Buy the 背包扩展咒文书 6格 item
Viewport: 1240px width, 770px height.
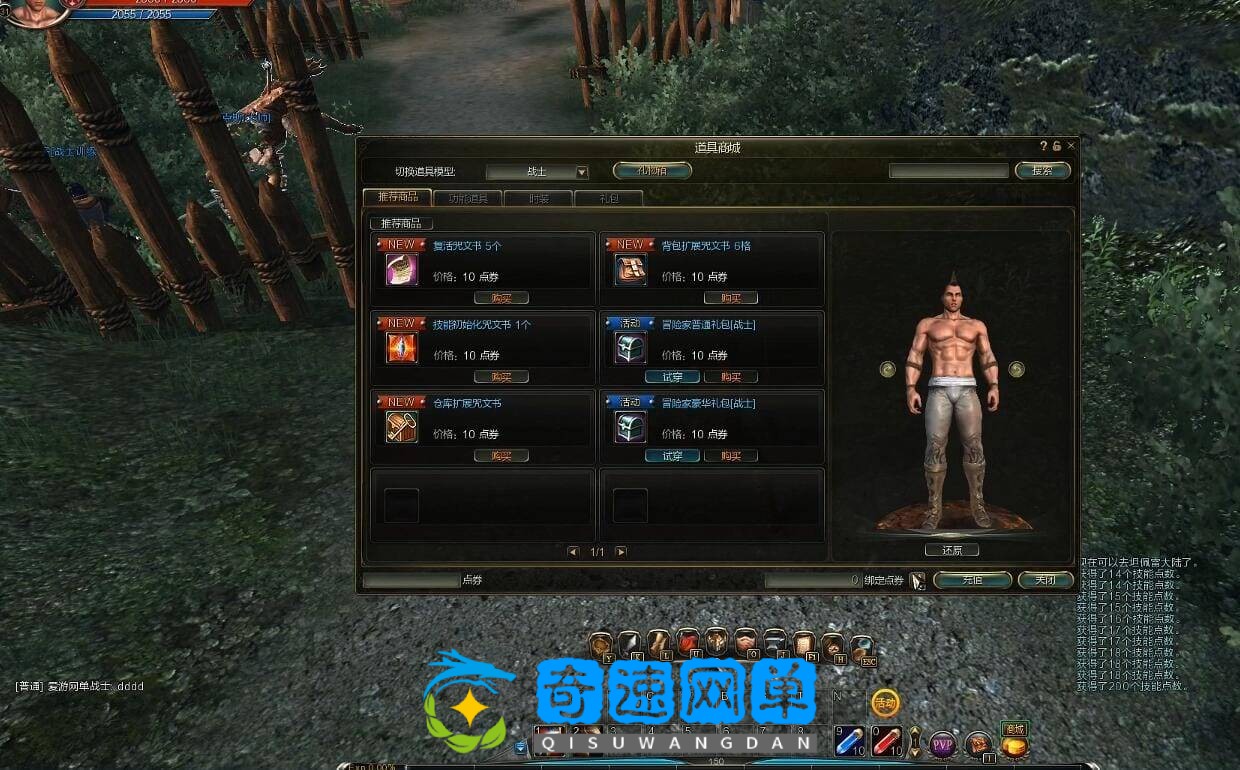[731, 298]
